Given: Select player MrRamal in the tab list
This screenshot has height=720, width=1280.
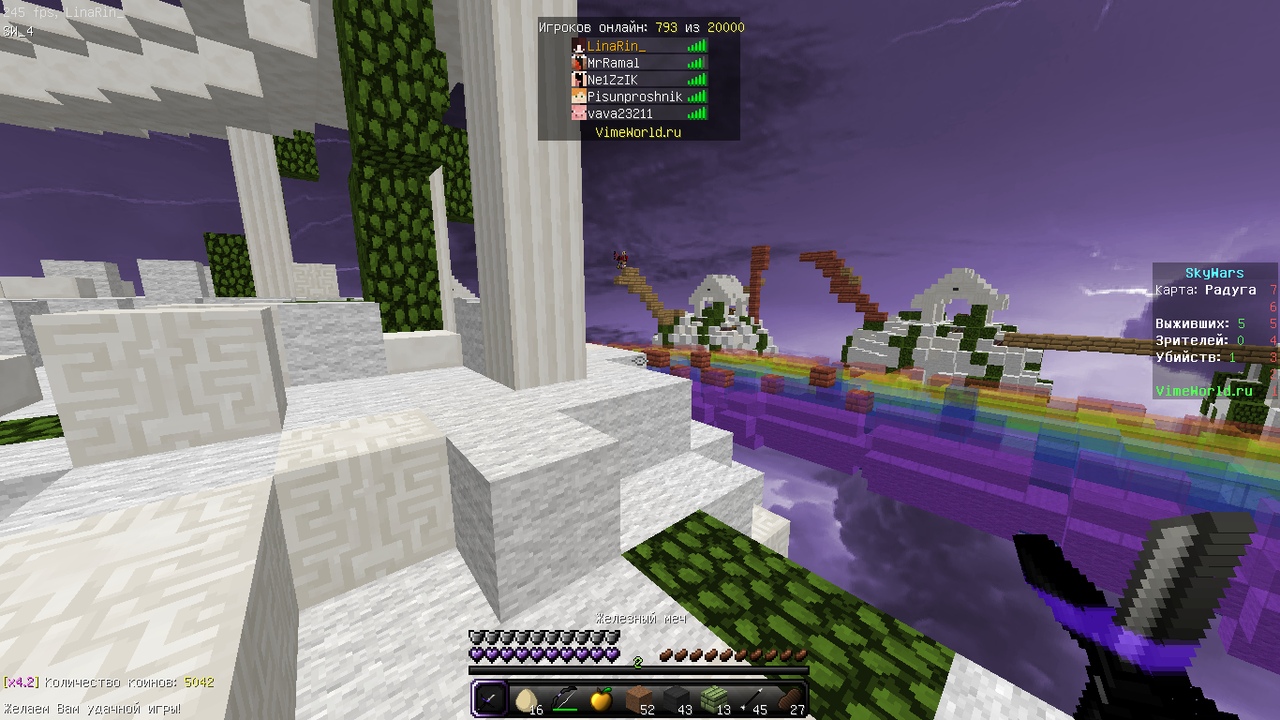Looking at the screenshot, I should tap(613, 63).
